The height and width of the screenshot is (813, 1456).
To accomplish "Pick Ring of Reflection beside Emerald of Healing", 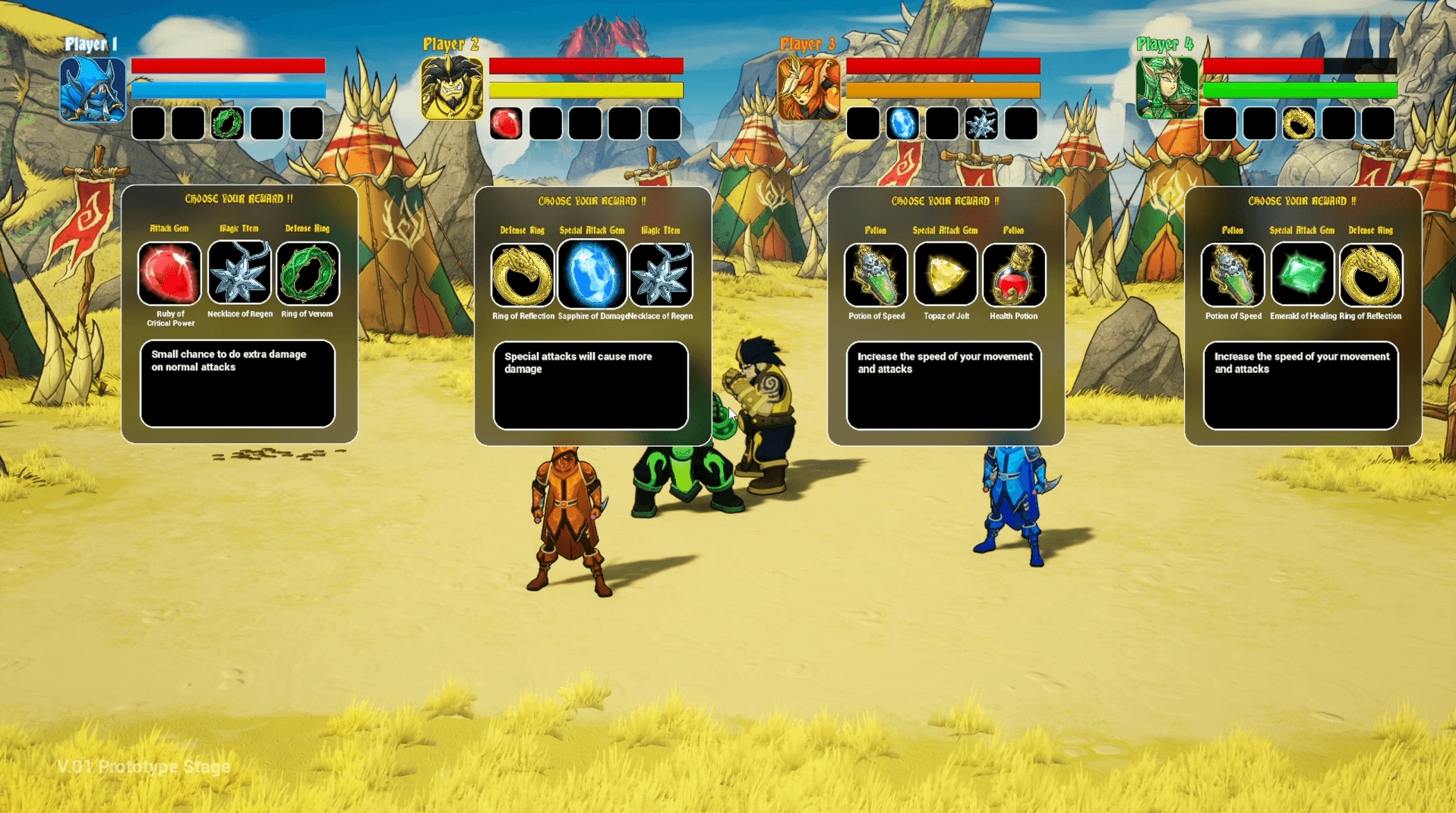I will 1371,275.
